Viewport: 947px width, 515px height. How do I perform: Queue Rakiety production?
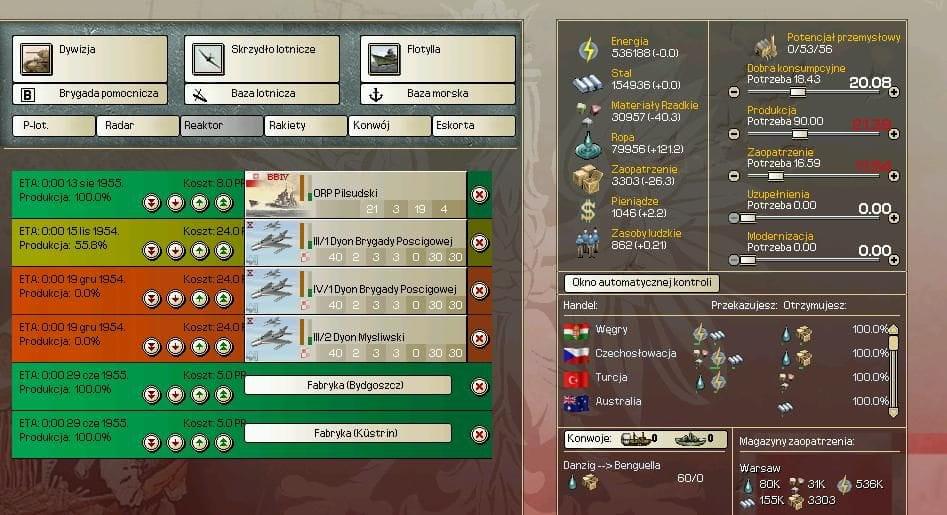click(305, 126)
